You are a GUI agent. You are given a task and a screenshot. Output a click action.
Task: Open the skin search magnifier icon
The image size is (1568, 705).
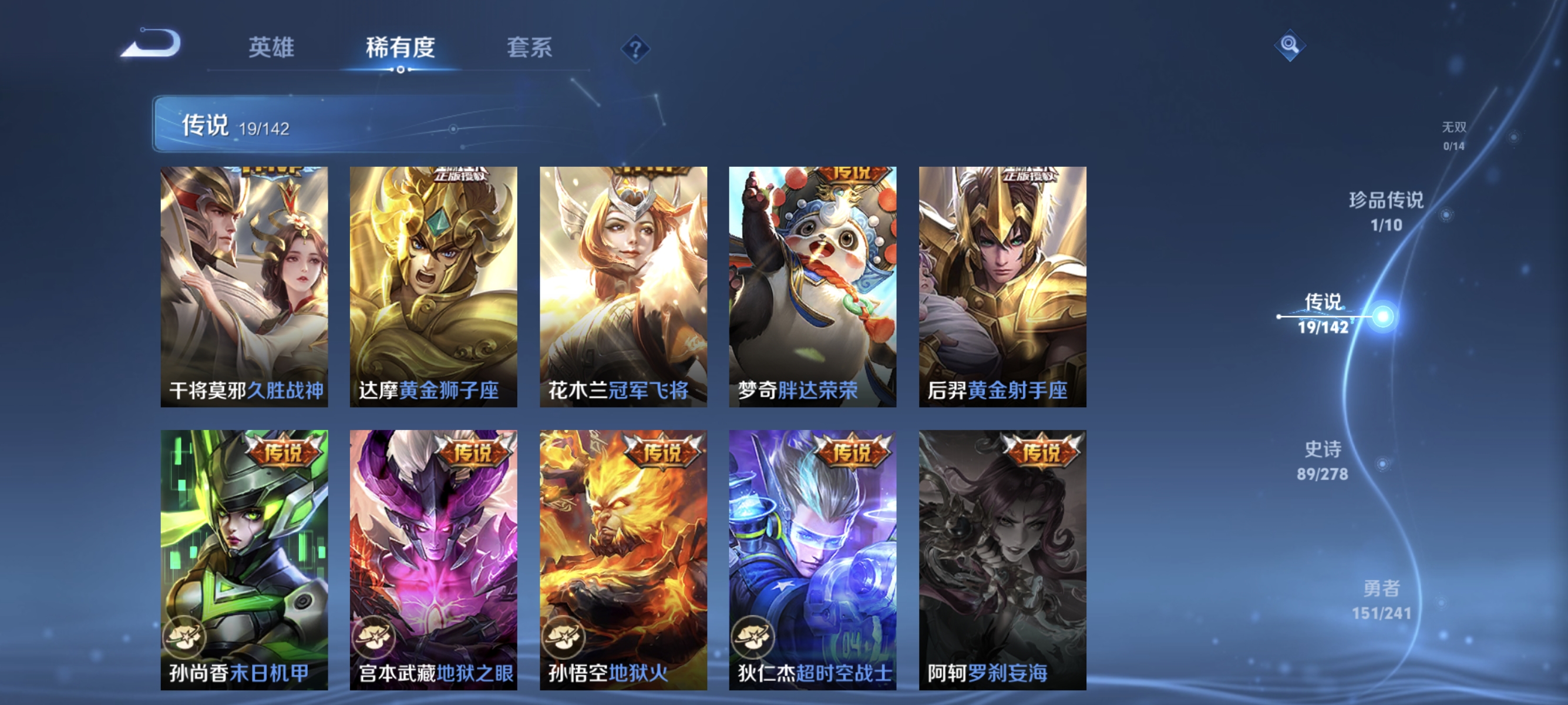pyautogui.click(x=1290, y=46)
